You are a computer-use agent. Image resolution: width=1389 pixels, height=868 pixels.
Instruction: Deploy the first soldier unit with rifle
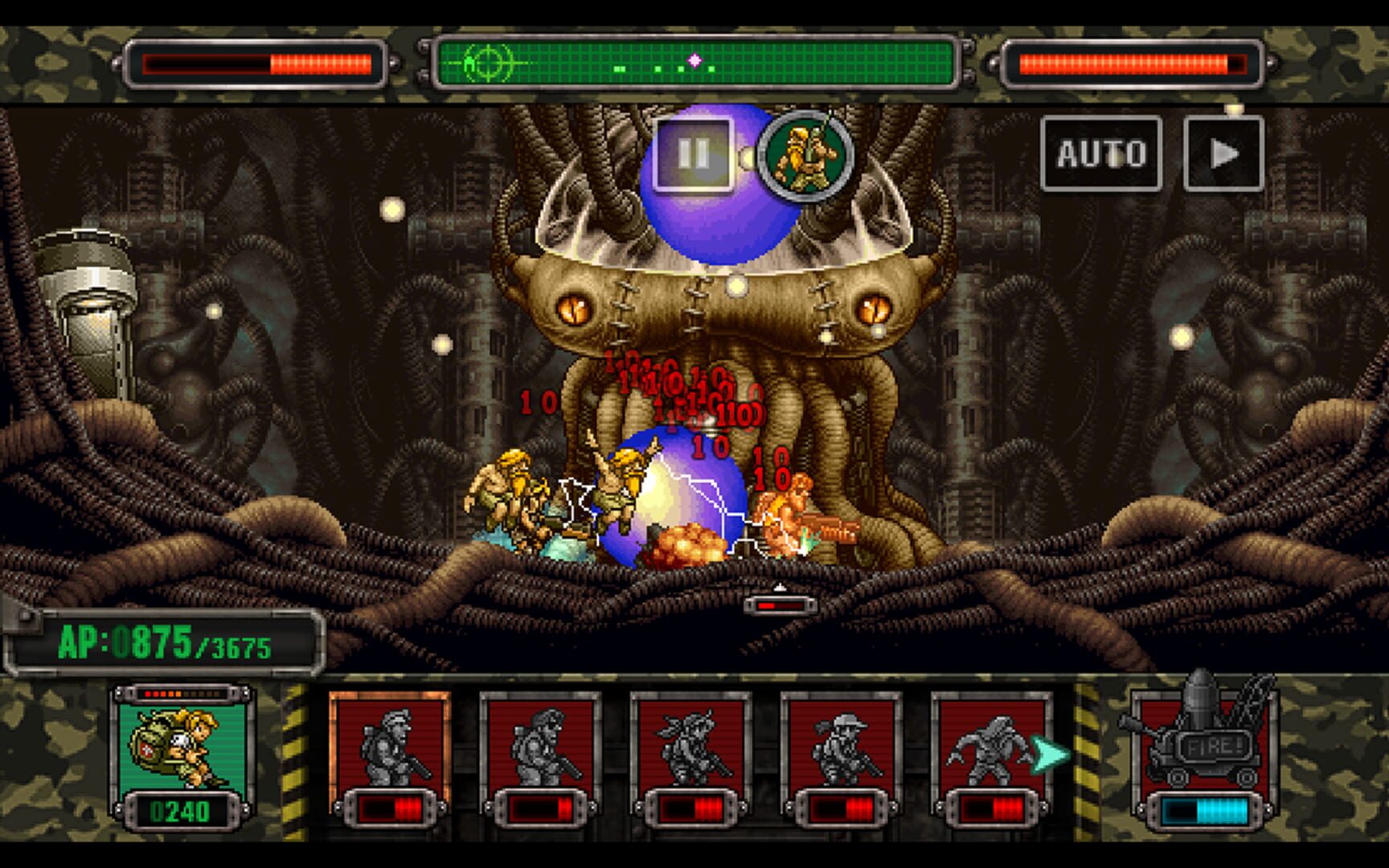391,747
